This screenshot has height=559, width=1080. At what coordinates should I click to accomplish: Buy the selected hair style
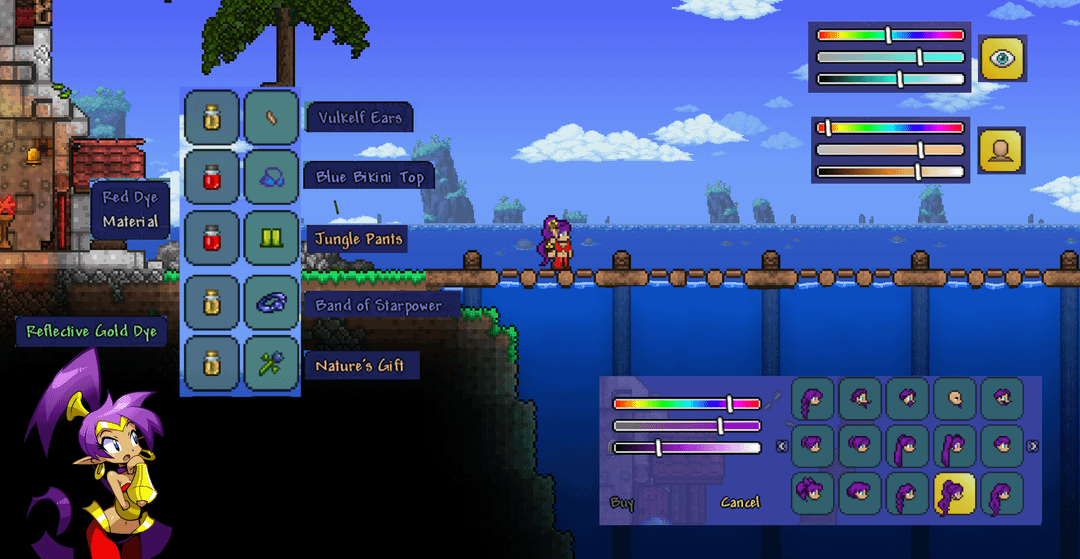click(x=622, y=502)
